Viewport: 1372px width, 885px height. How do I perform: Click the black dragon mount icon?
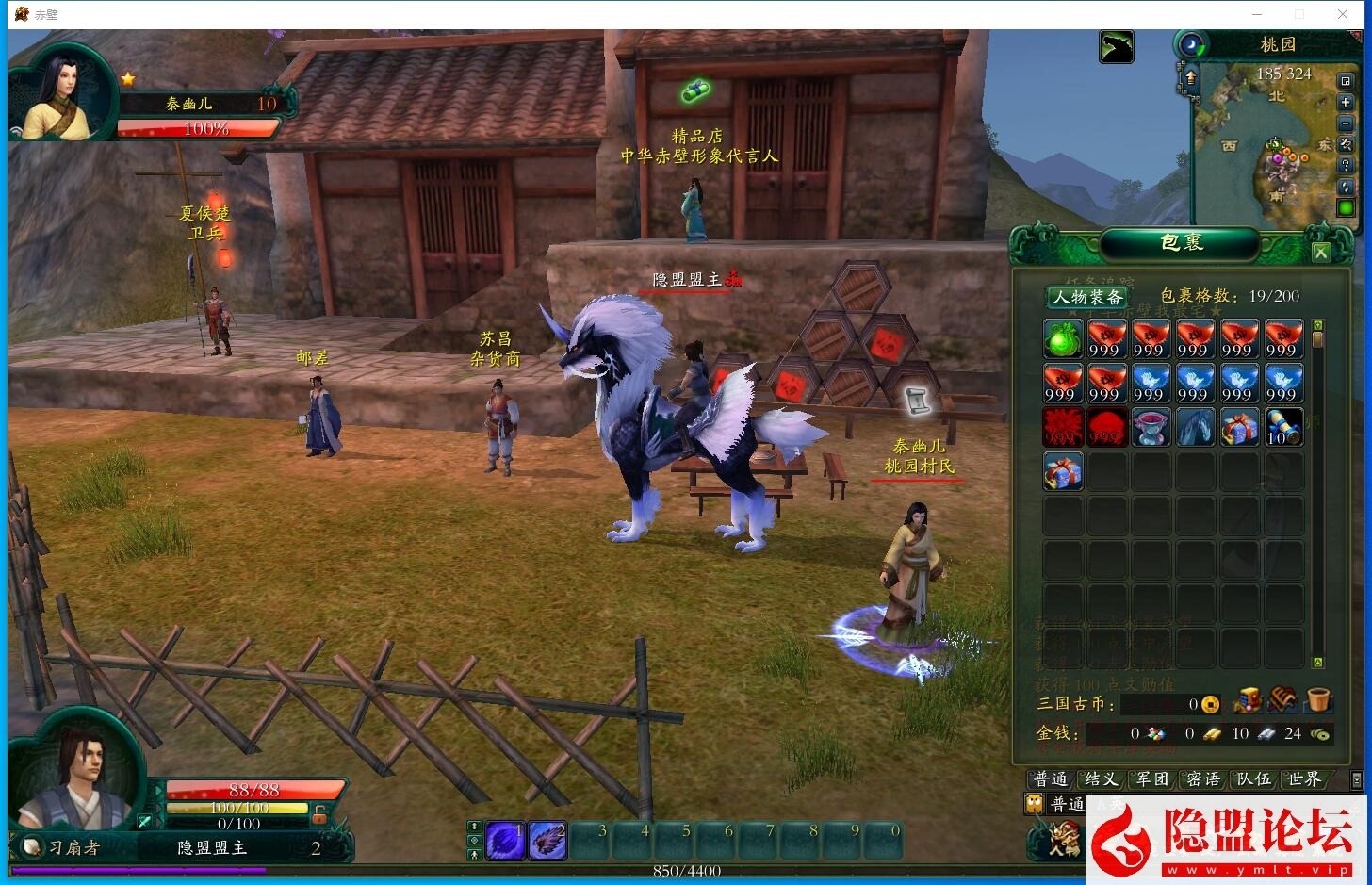point(1116,47)
